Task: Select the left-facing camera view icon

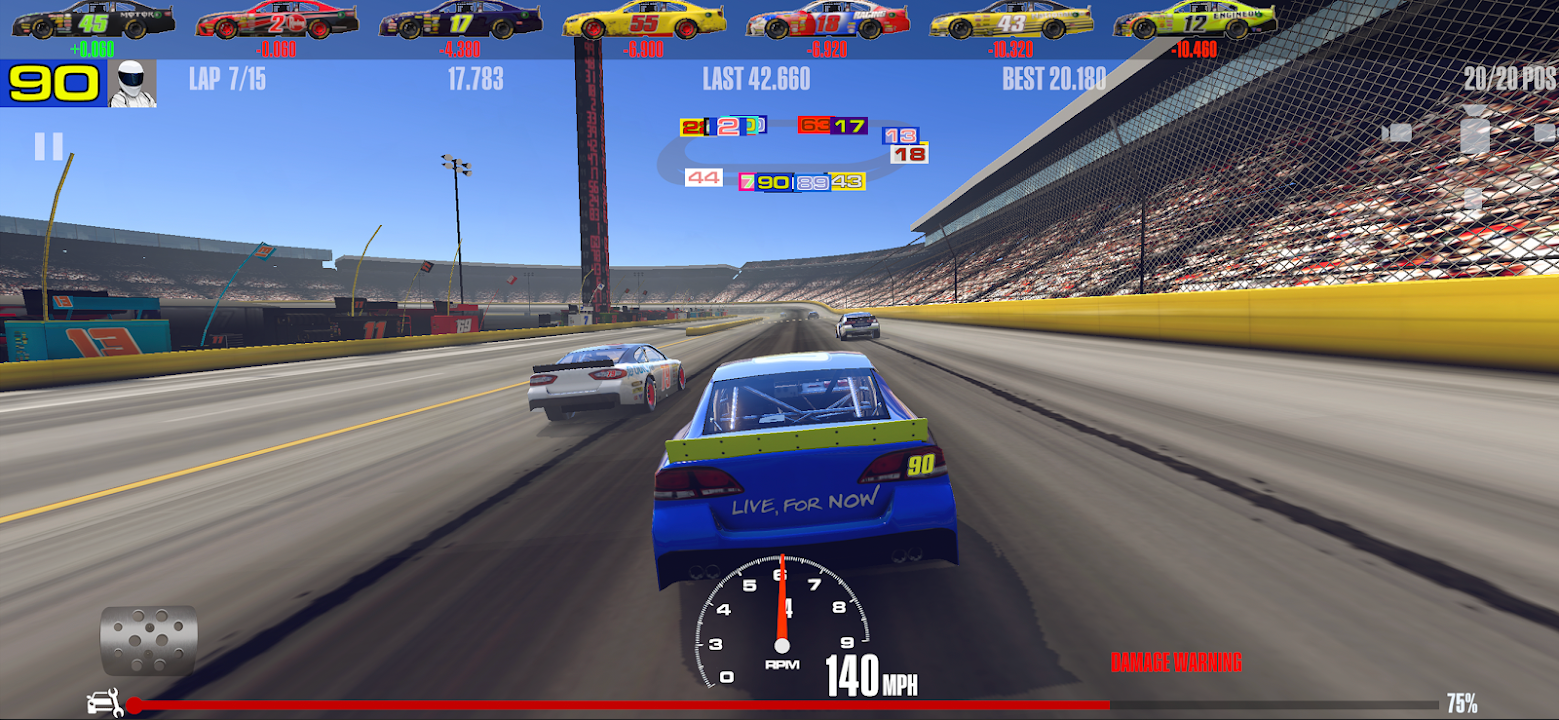Action: (1397, 132)
